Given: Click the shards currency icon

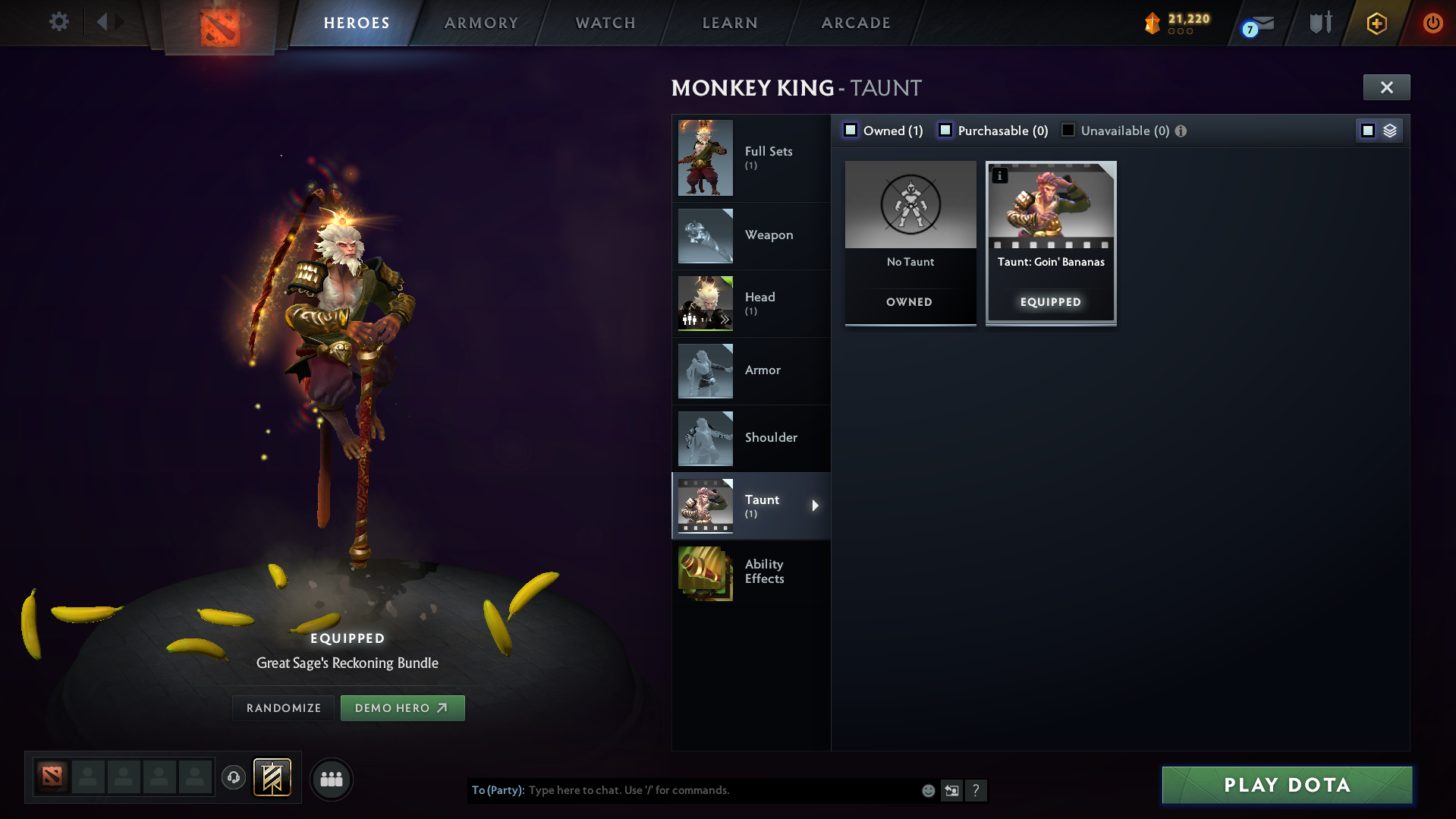Looking at the screenshot, I should (1154, 23).
